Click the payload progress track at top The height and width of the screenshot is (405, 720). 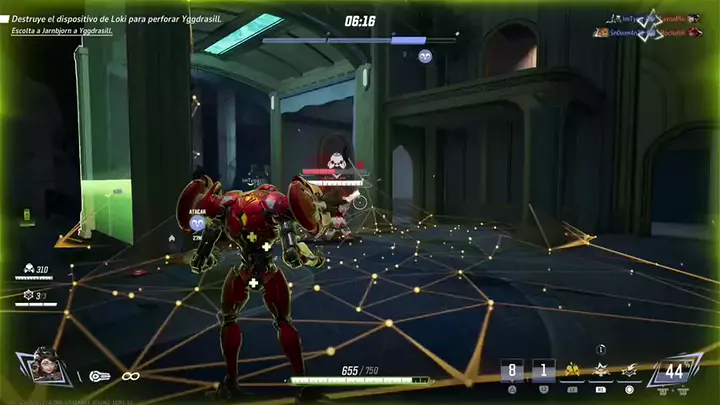click(x=360, y=40)
